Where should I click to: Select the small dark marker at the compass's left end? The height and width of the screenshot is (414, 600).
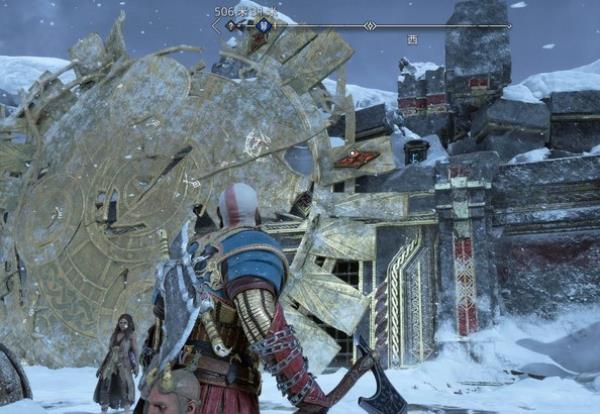(x=231, y=26)
